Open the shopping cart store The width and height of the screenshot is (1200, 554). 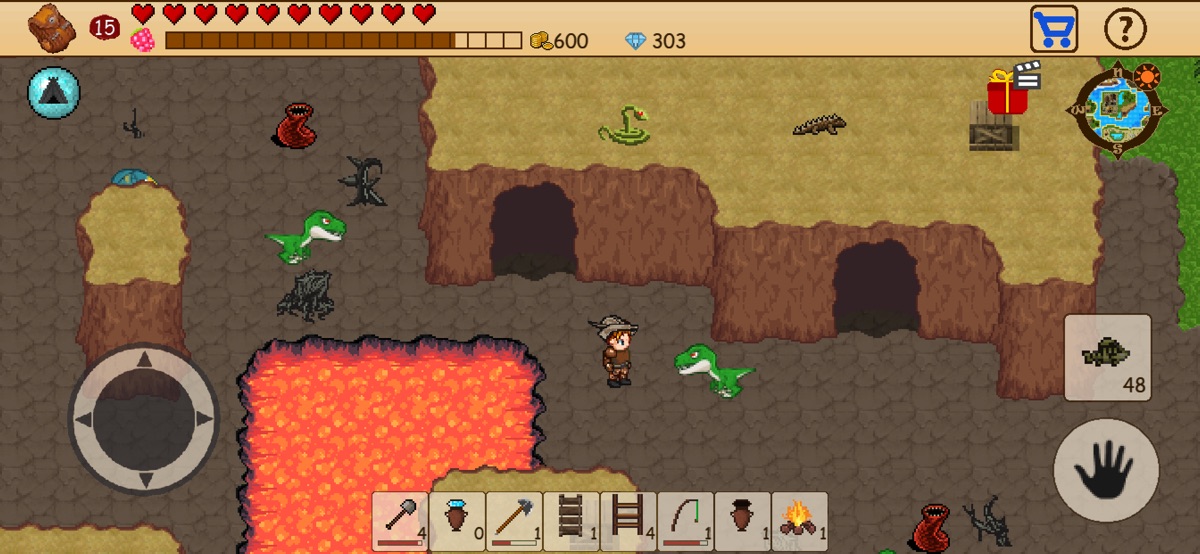point(1054,29)
